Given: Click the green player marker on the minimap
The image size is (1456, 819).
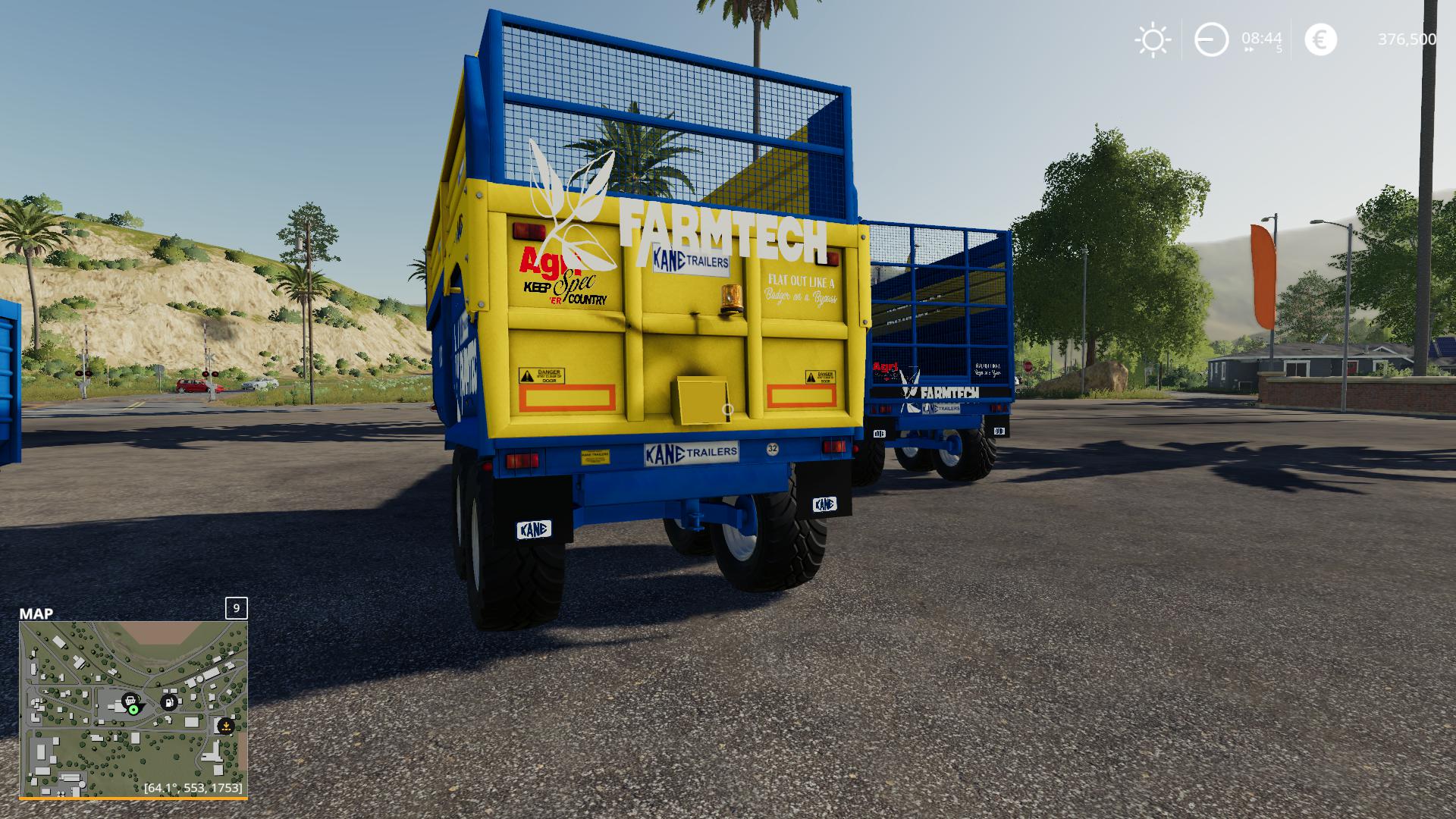Looking at the screenshot, I should click(134, 709).
